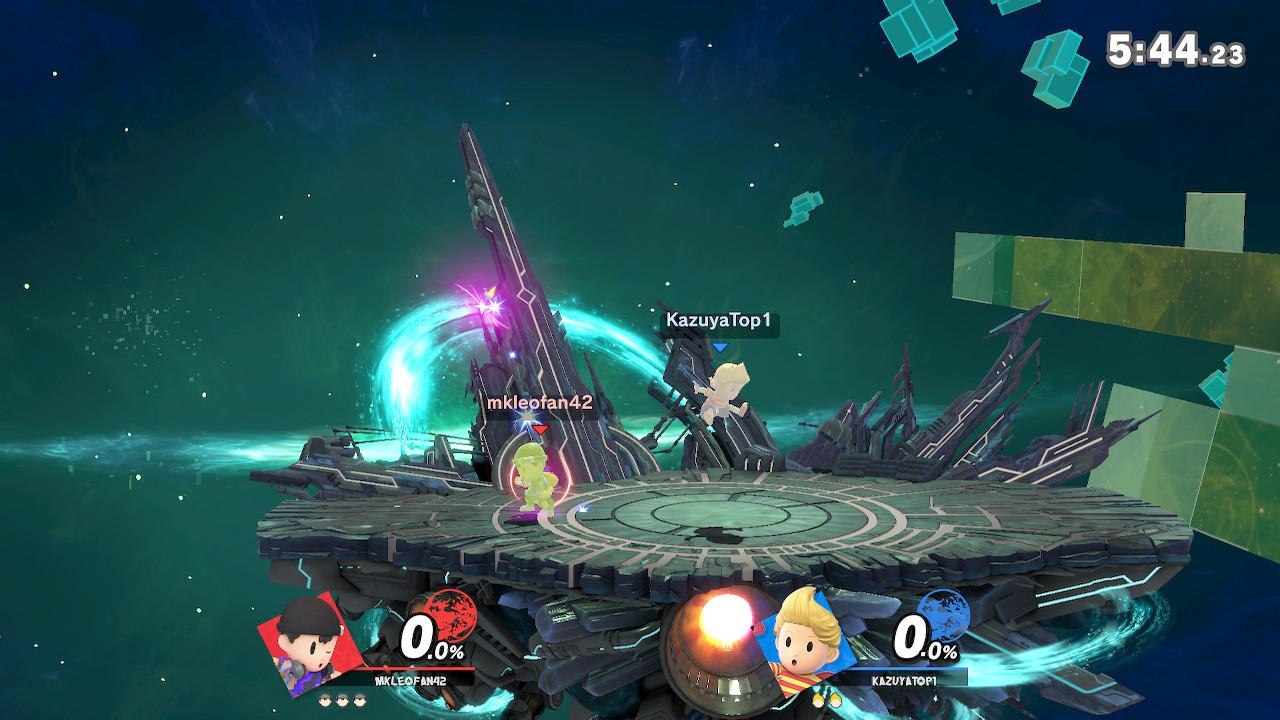The height and width of the screenshot is (720, 1280).
Task: Select the Lucas character portrait
Action: pyautogui.click(x=801, y=643)
